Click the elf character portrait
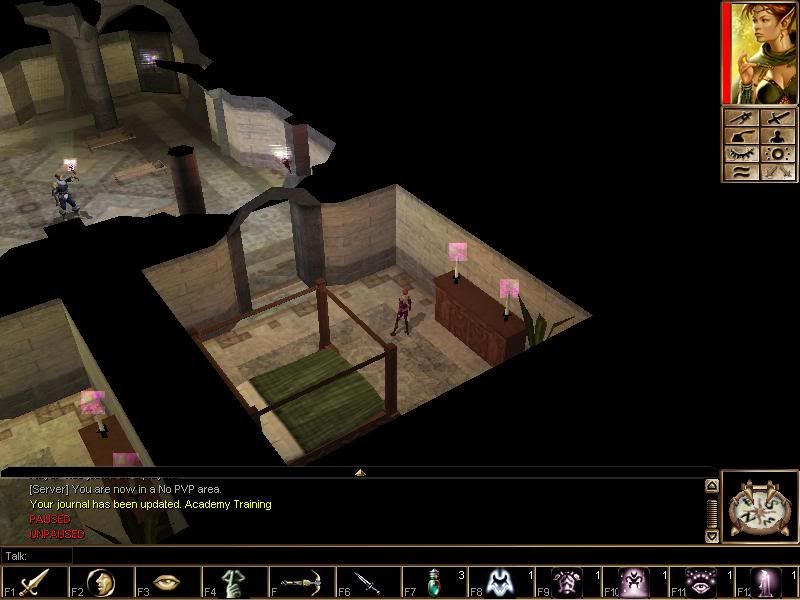 click(761, 52)
